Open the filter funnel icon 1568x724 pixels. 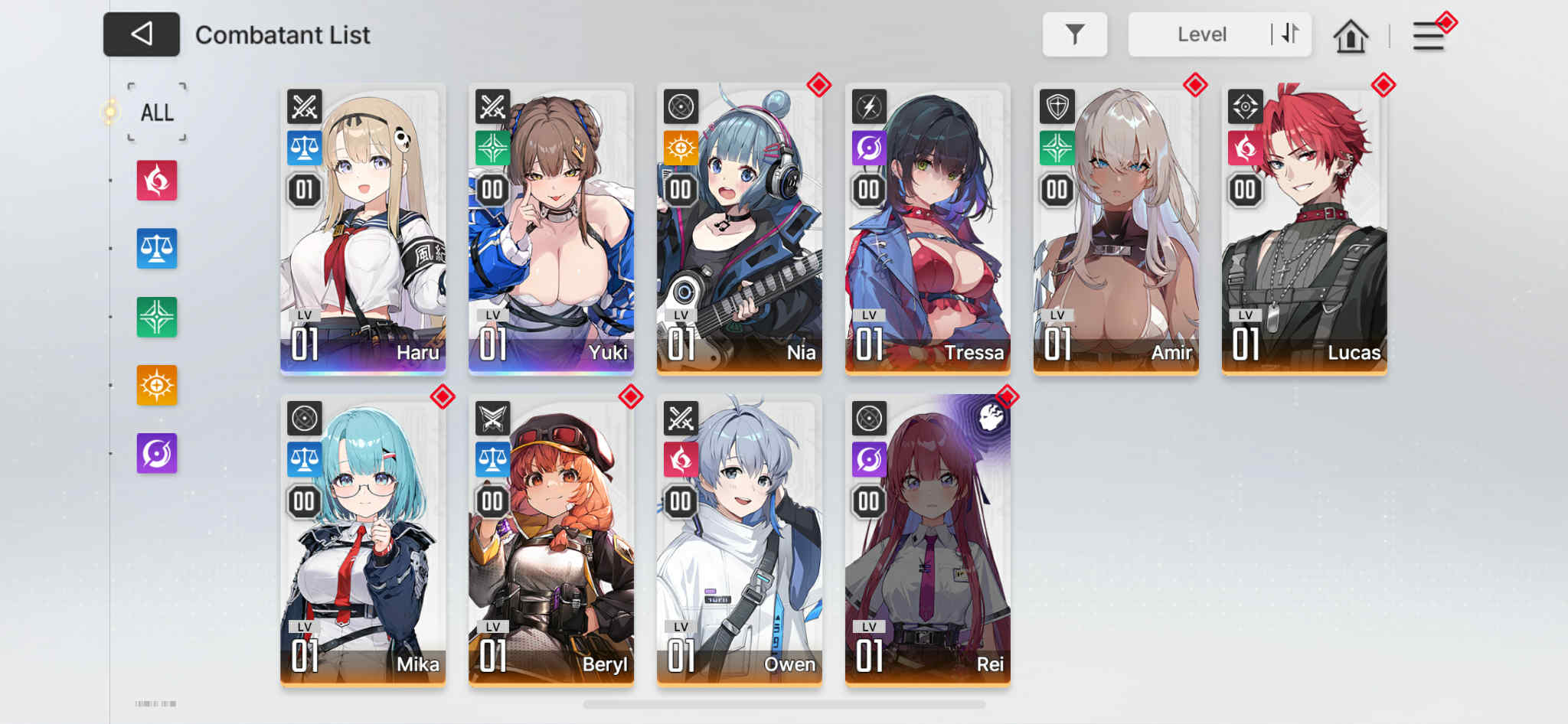click(x=1075, y=34)
